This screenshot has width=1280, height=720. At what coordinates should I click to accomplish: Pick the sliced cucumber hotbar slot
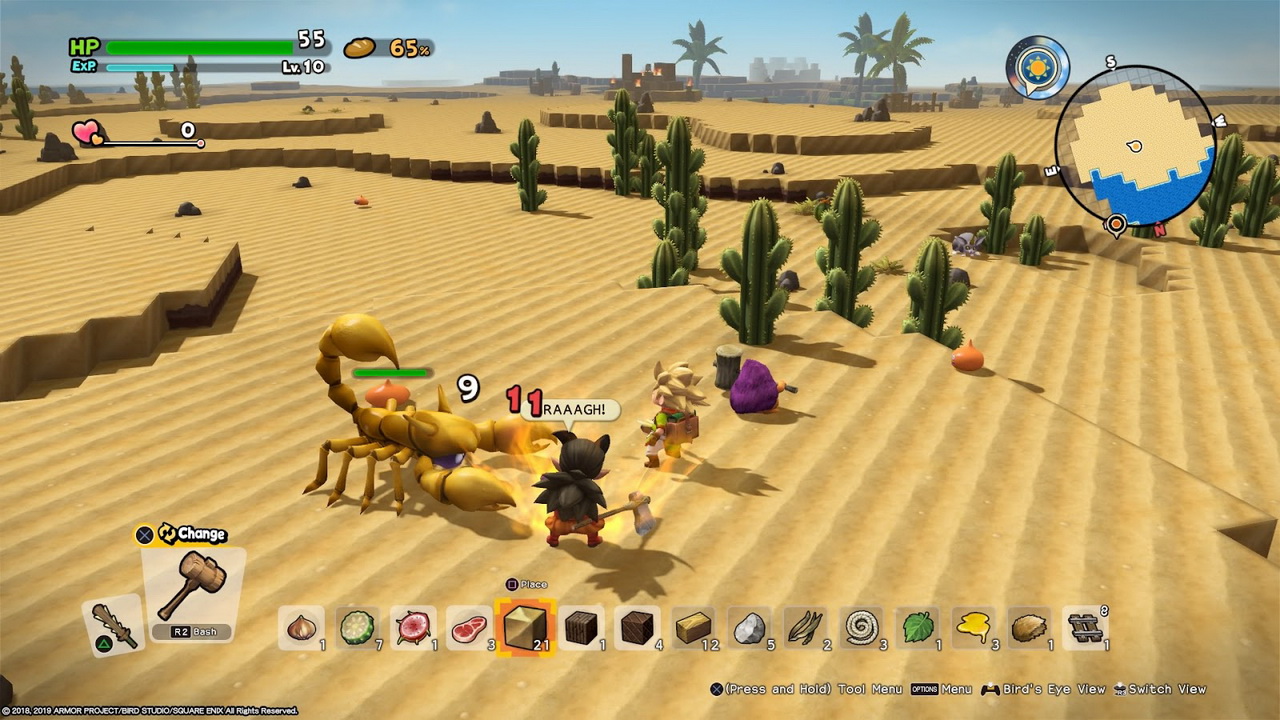coord(357,628)
